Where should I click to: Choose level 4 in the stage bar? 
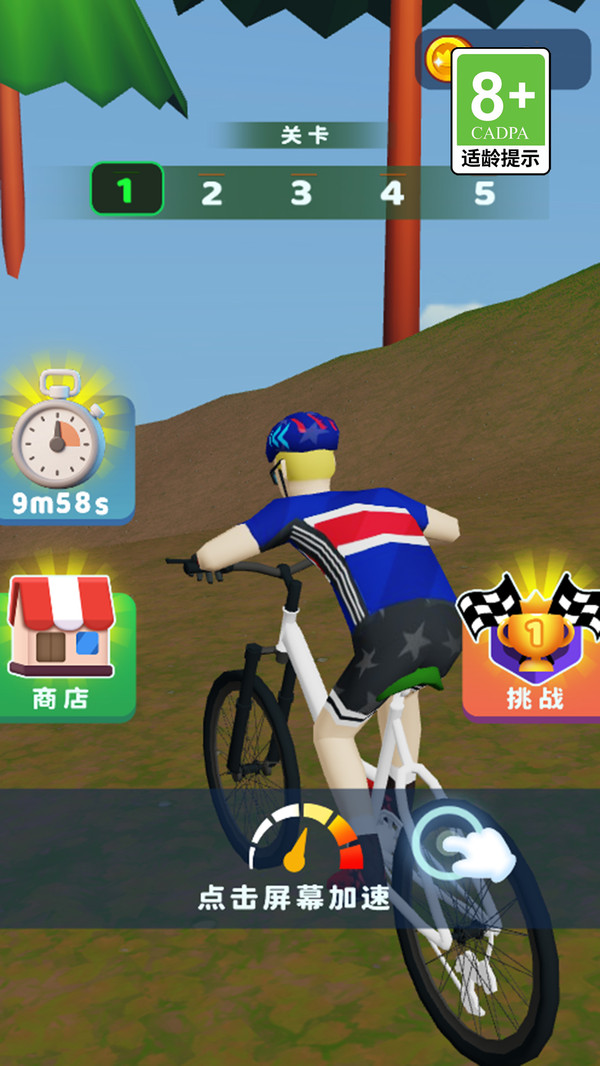tap(392, 191)
